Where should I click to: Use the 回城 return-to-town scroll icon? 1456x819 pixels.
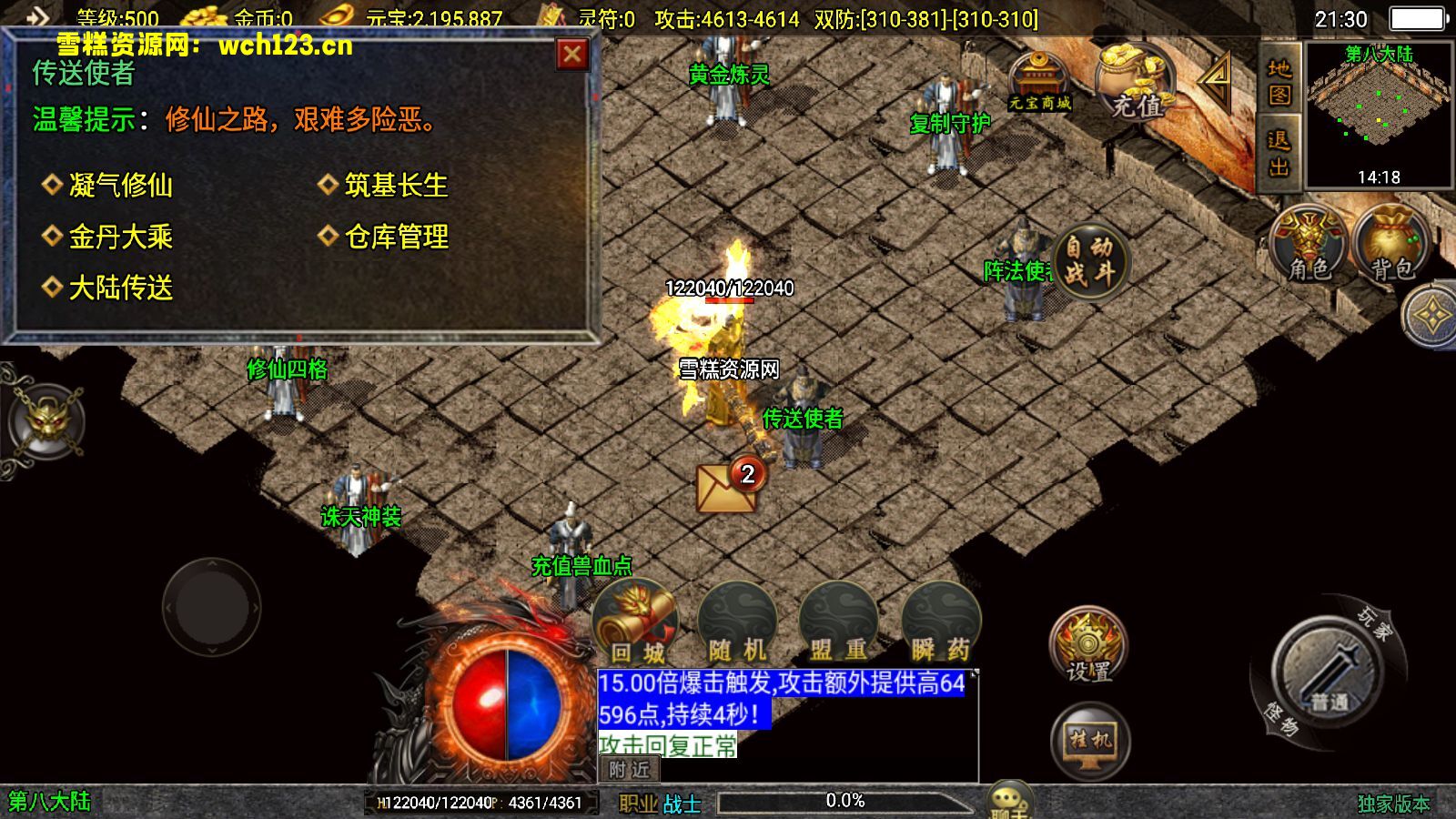[x=634, y=619]
